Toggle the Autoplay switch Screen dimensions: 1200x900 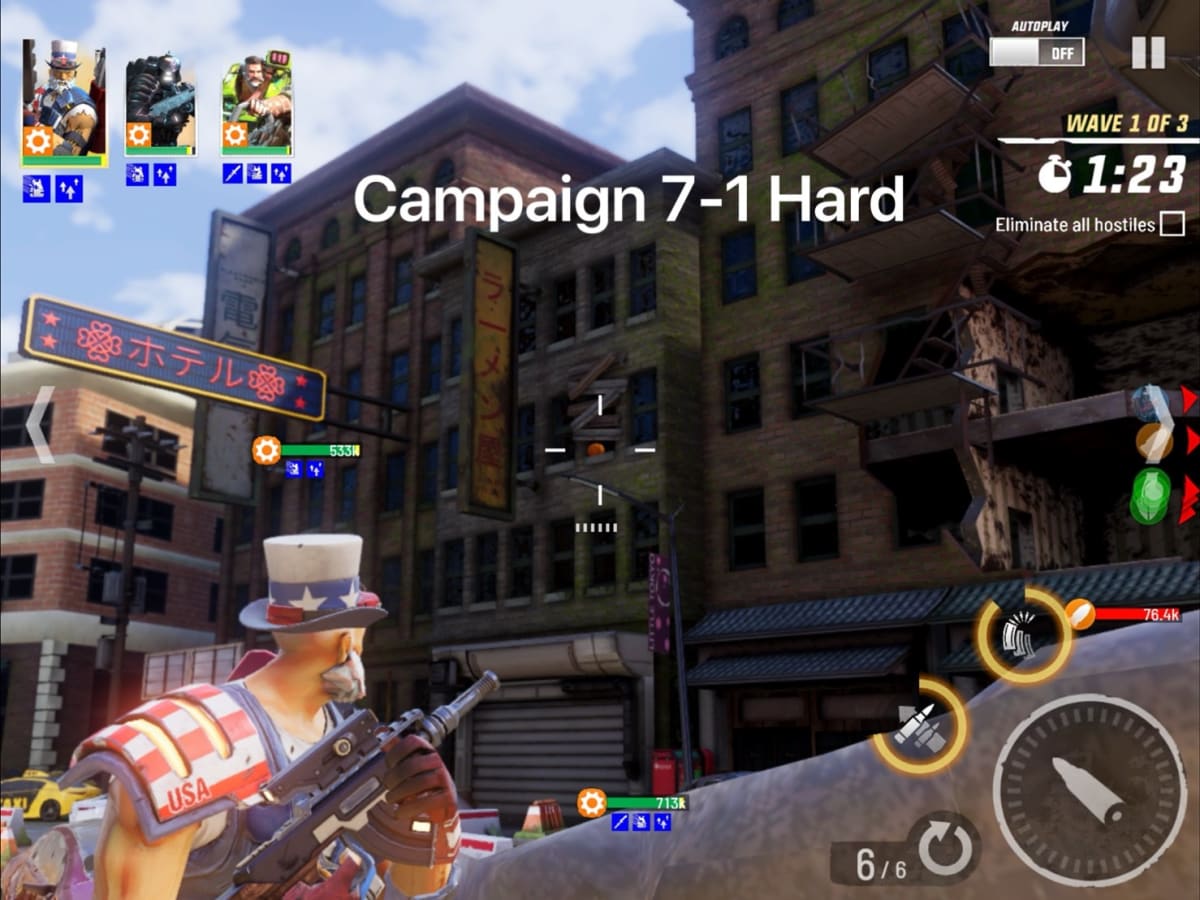click(1037, 51)
